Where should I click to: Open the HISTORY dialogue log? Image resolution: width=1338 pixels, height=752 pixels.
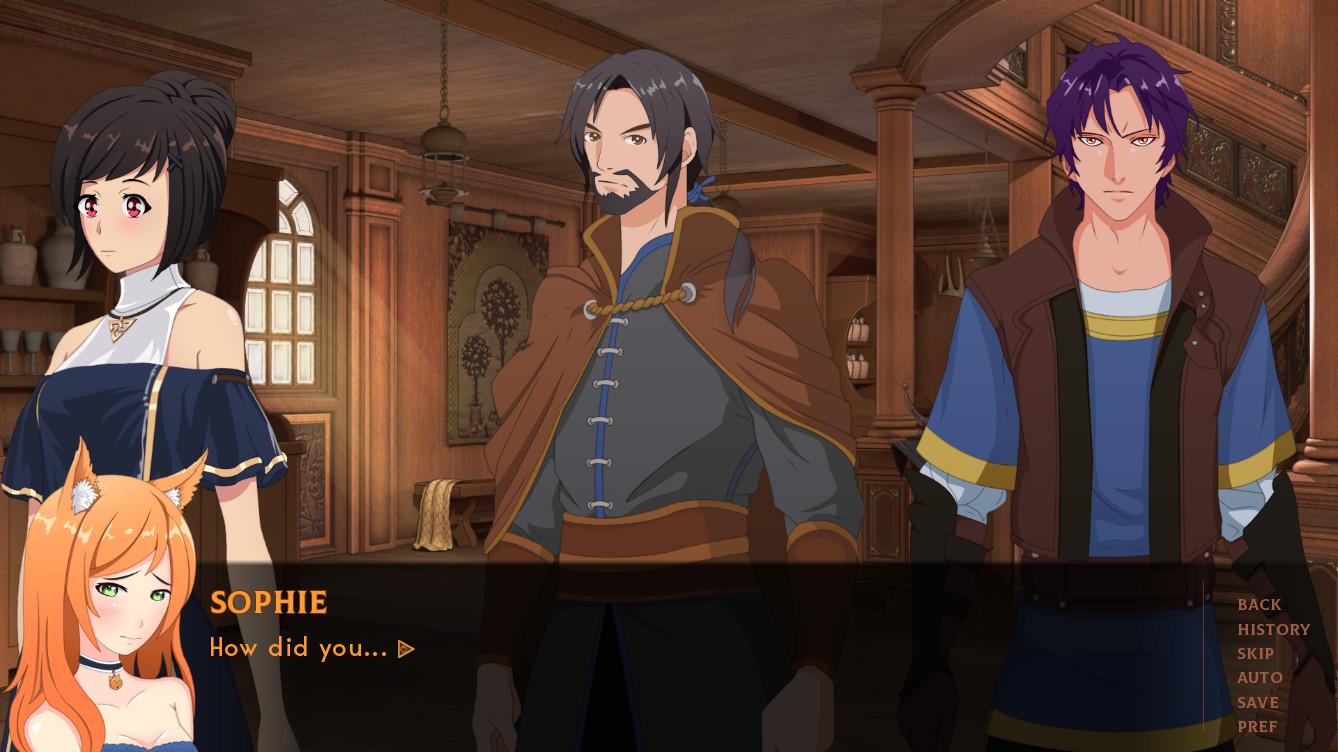(x=1274, y=629)
